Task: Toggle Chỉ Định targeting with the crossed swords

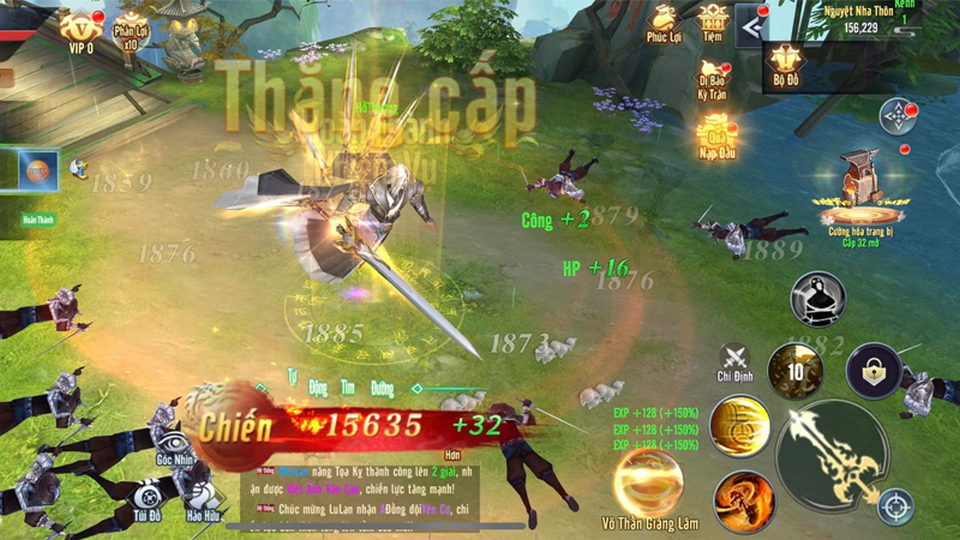Action: [735, 360]
